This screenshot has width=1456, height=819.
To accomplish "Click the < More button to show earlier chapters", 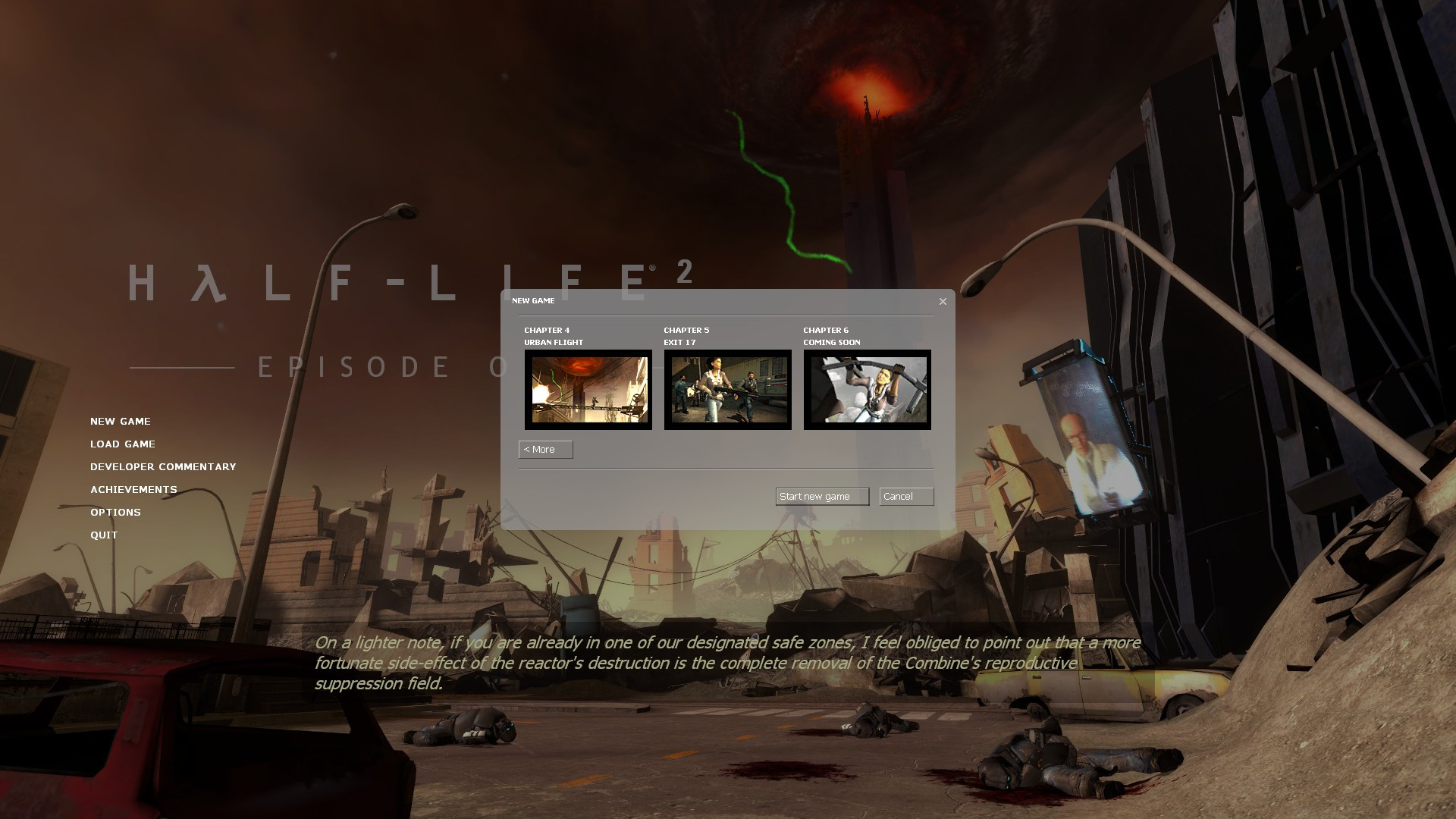I will point(544,449).
